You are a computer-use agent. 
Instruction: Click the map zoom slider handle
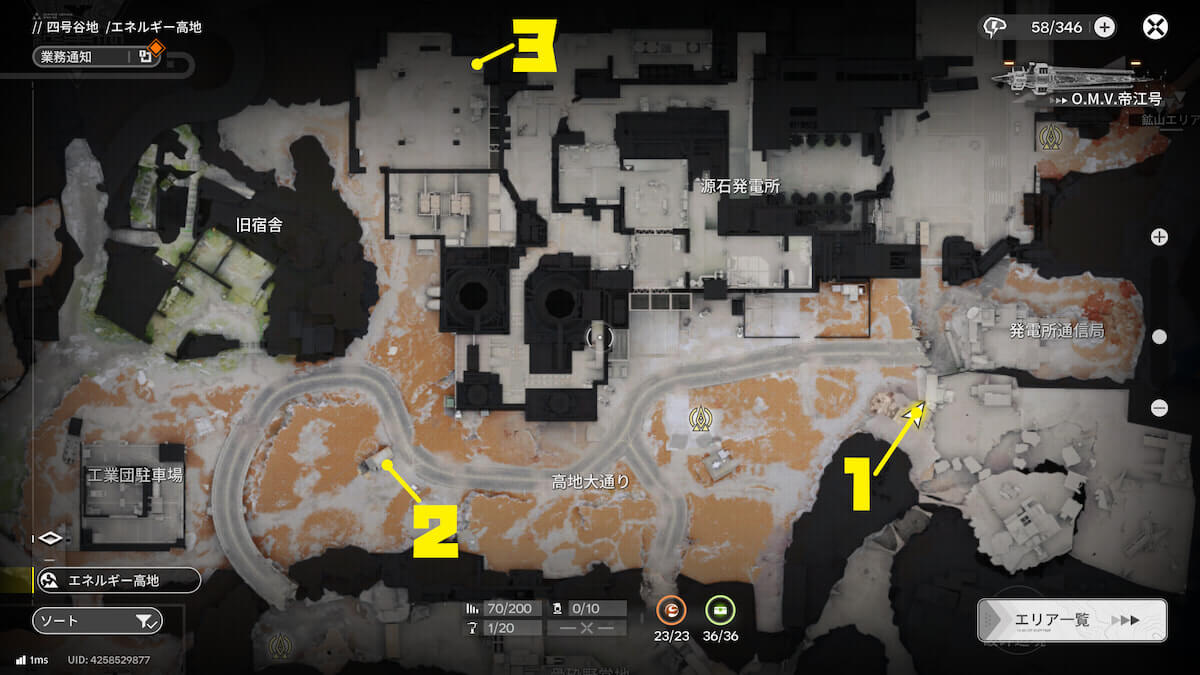(x=1159, y=337)
